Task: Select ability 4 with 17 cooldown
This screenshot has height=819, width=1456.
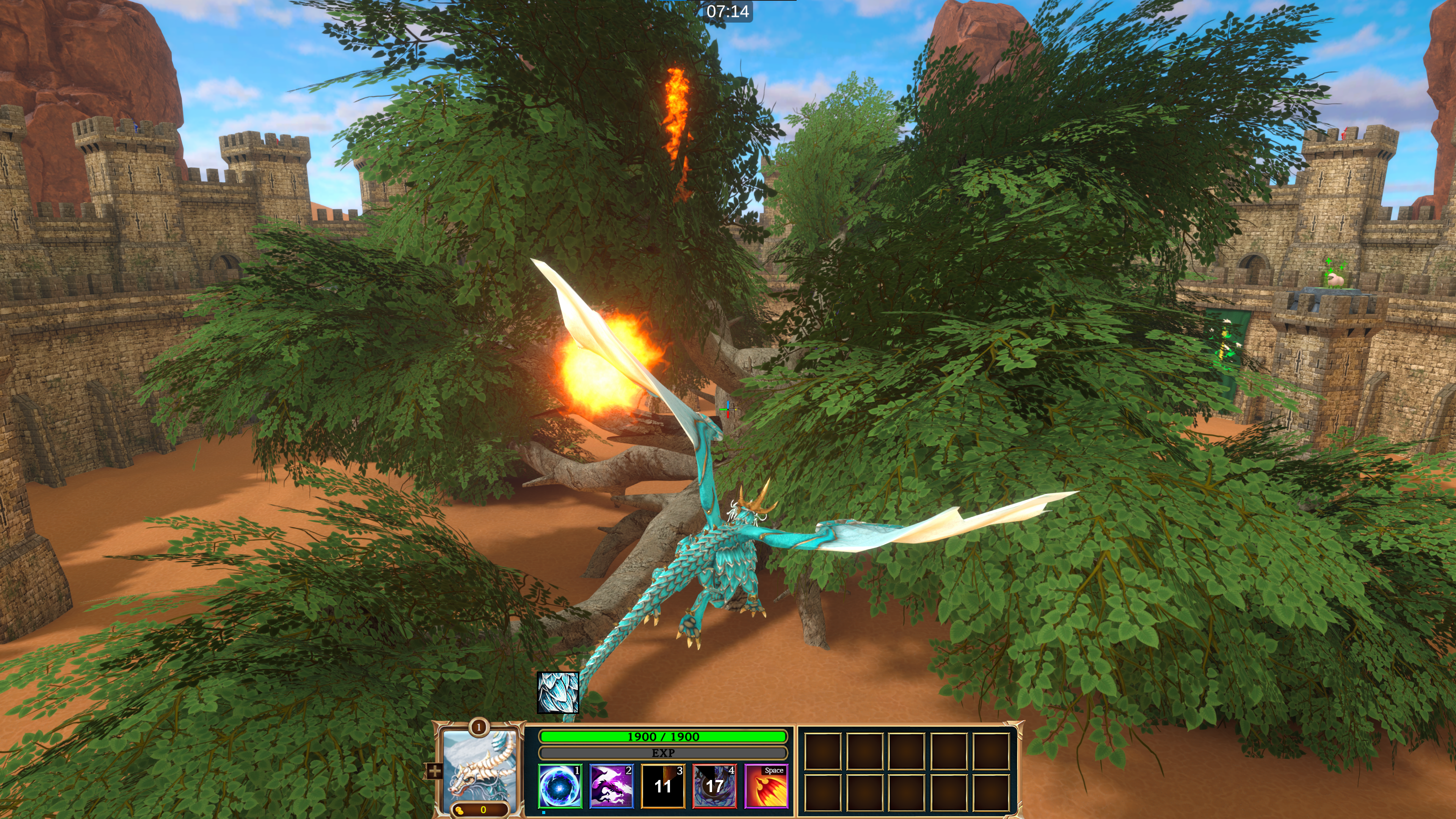Action: point(714,786)
